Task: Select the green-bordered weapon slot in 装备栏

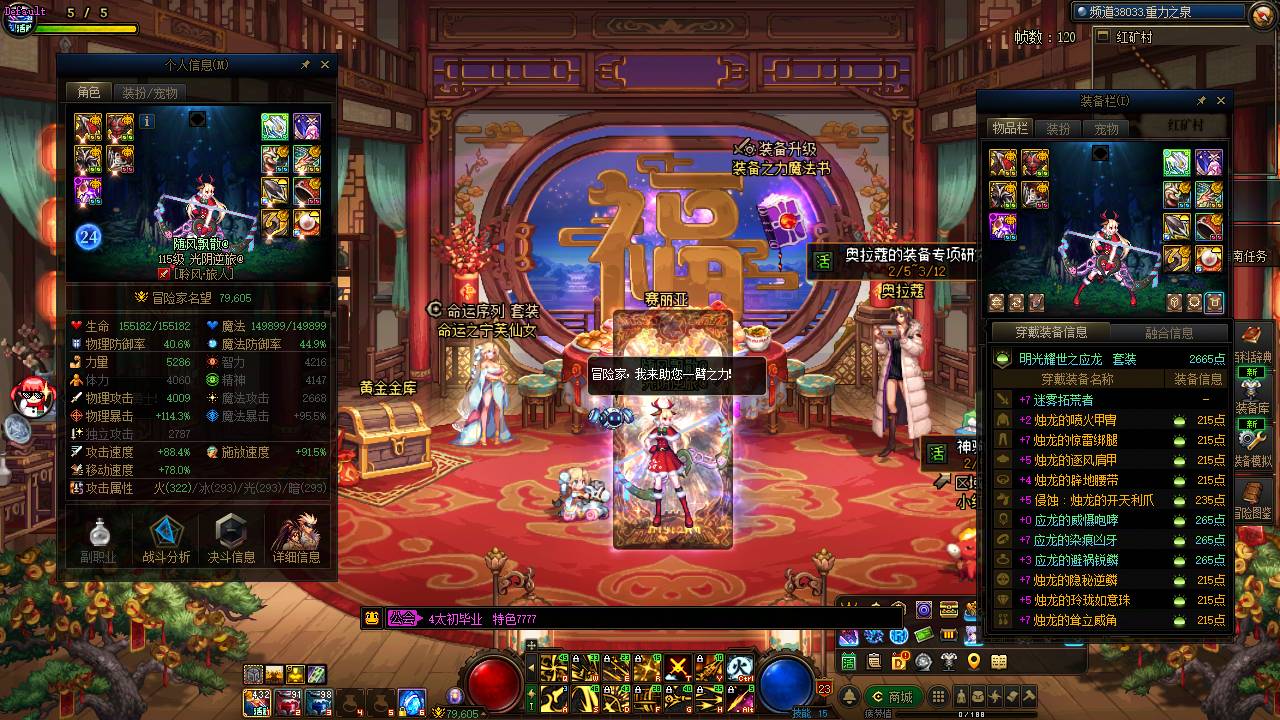Action: pyautogui.click(x=1177, y=163)
